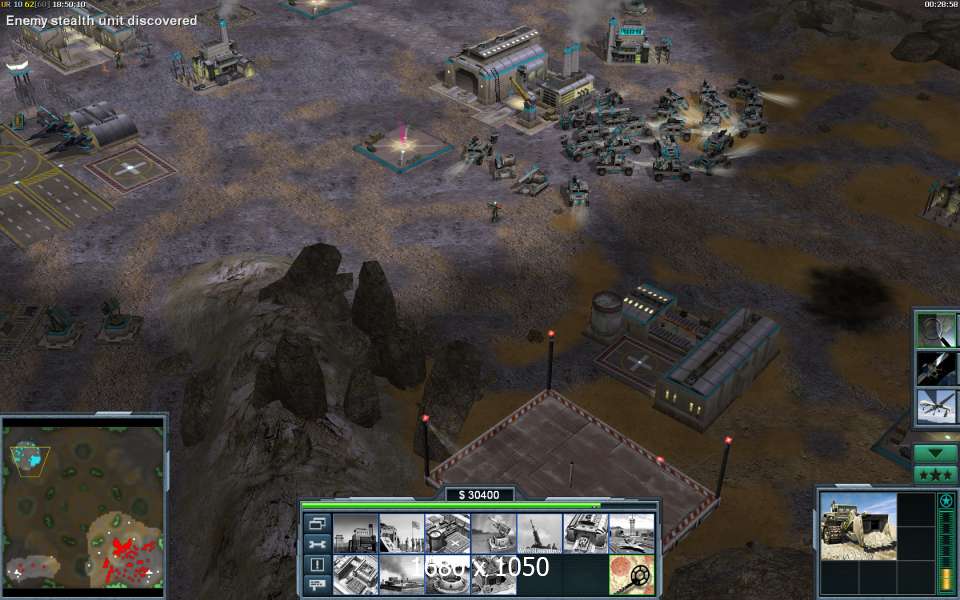
Task: Use the spy satellite power
Action: [937, 367]
